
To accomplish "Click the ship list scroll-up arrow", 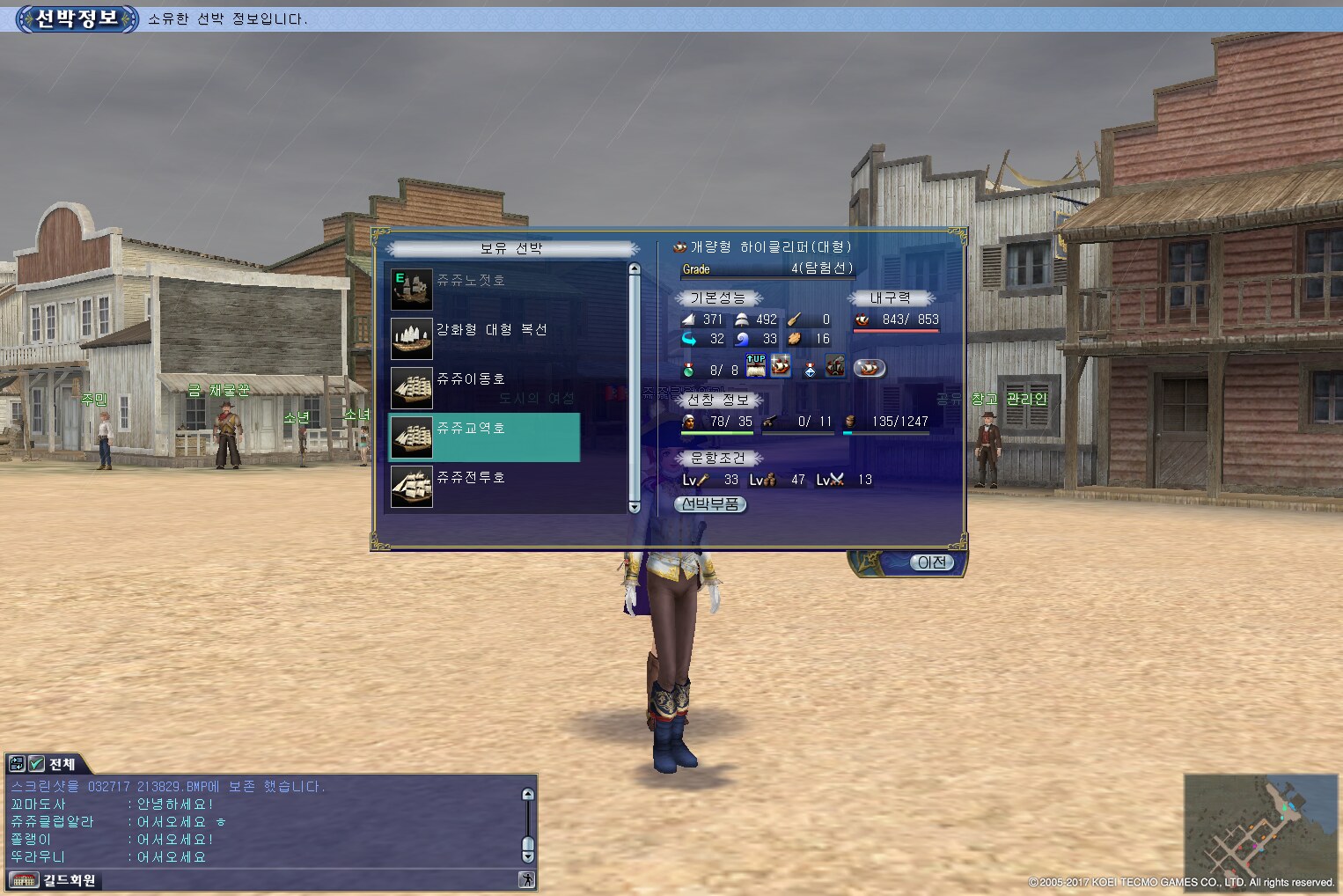I will [635, 269].
